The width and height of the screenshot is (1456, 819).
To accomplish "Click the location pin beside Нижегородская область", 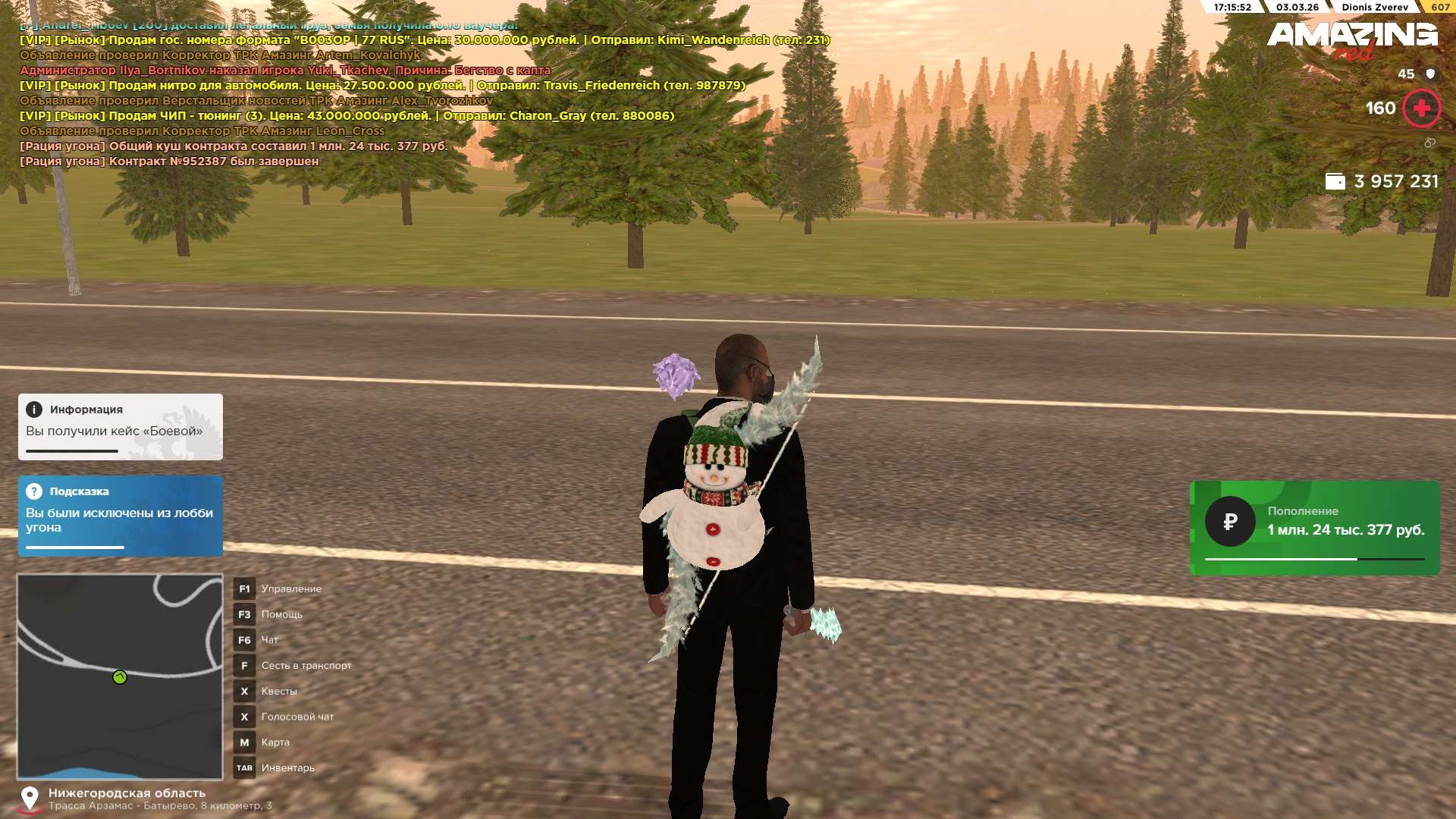I will click(30, 799).
